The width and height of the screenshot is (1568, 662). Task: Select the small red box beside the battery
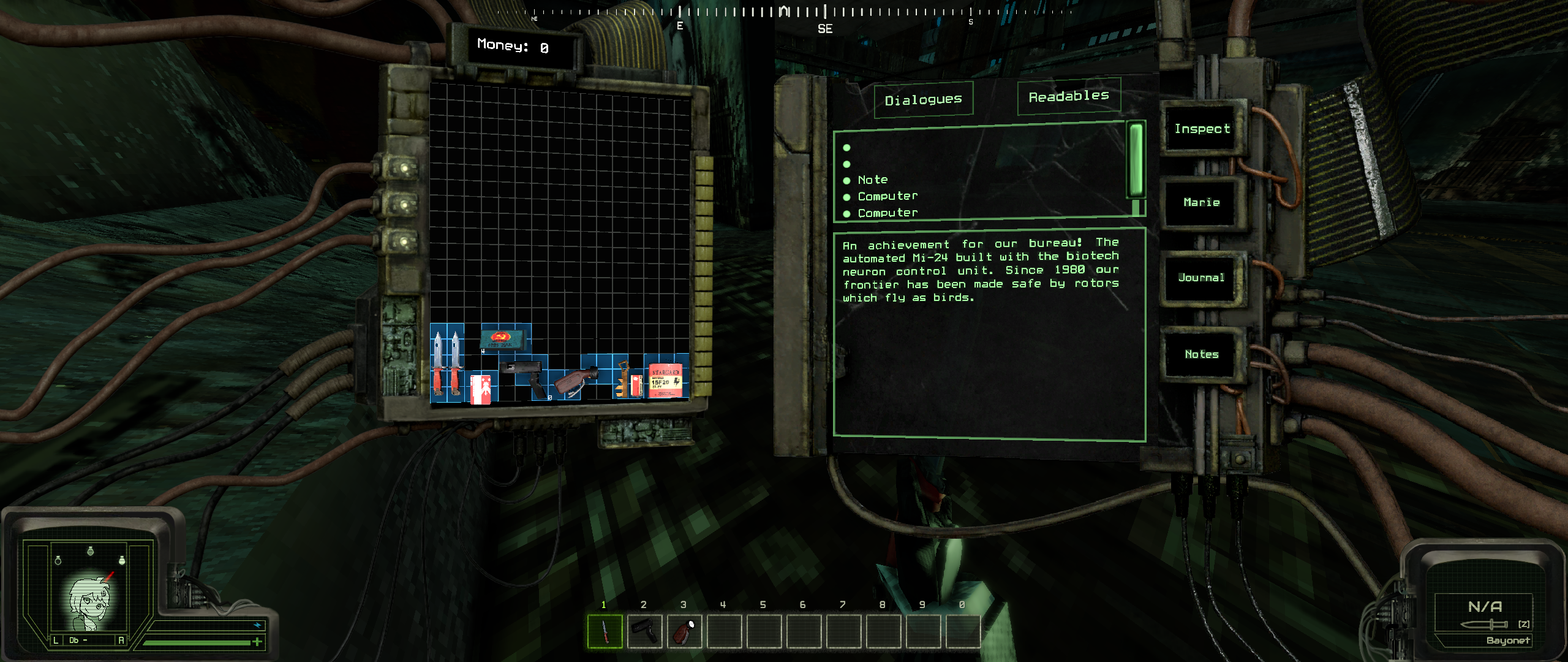[637, 385]
